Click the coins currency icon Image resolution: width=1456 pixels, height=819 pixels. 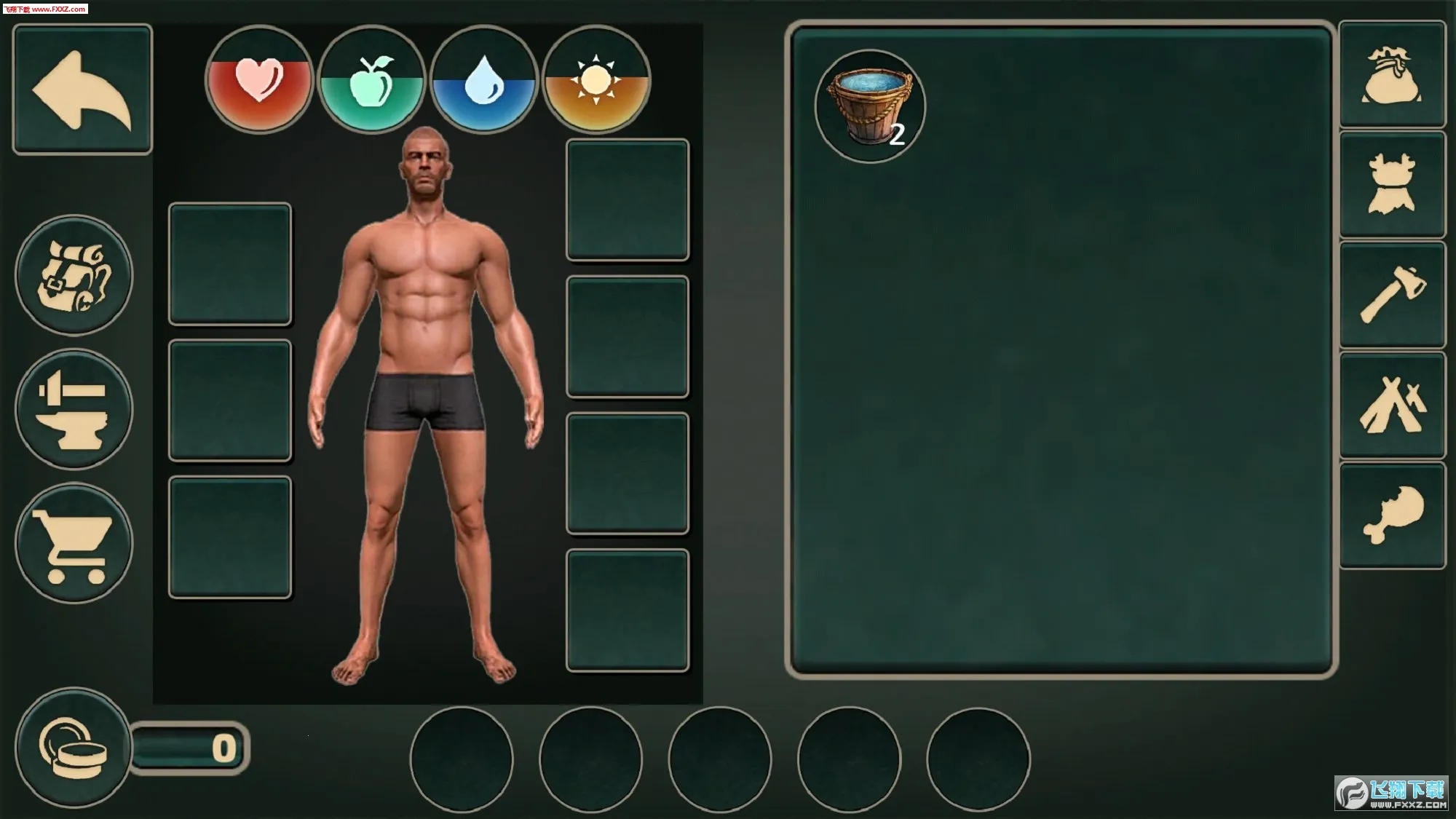[73, 747]
